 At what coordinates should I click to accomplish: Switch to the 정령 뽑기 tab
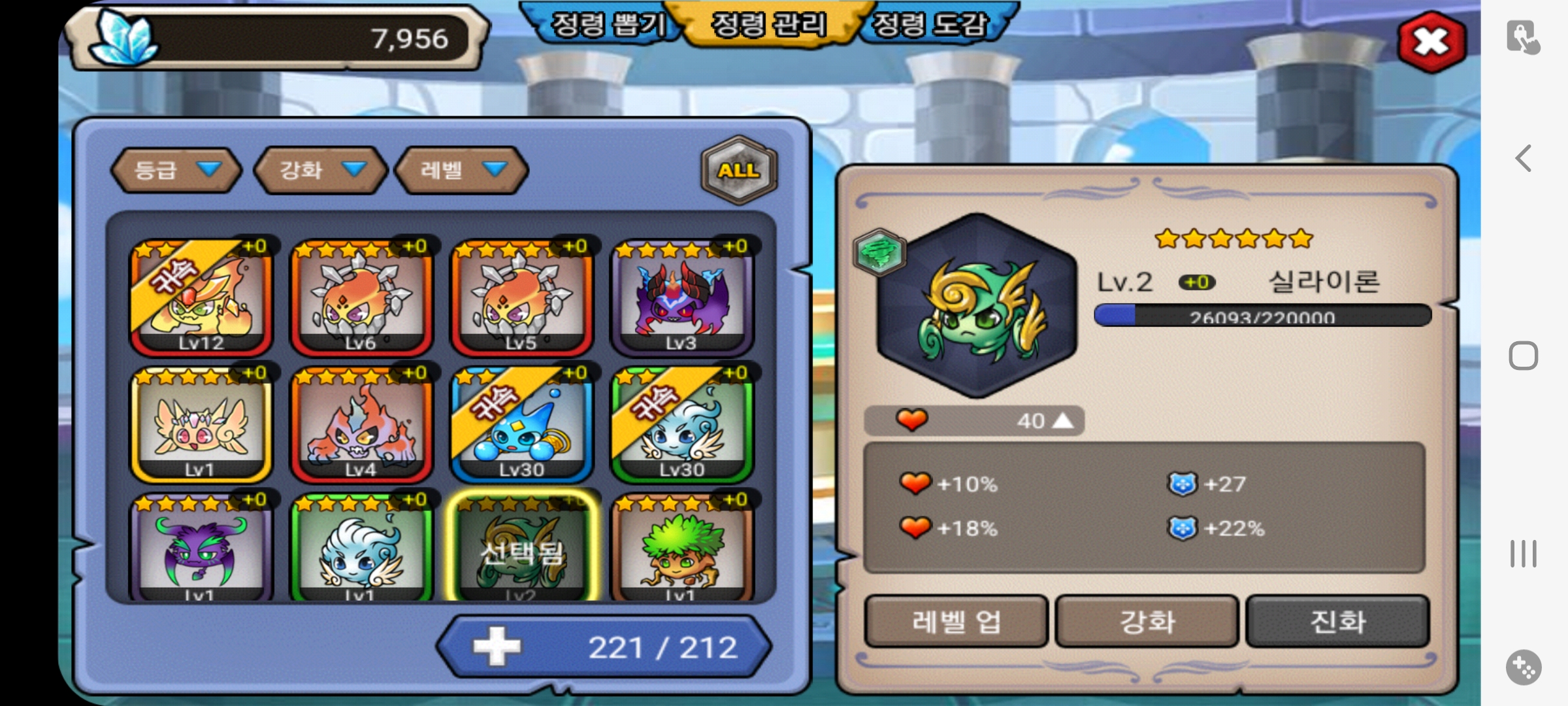(608, 26)
